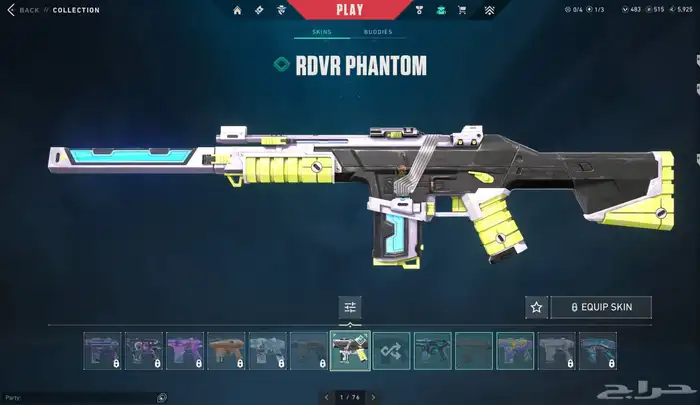Viewport: 700px width, 405px height.
Task: Open the skin filter sliders button
Action: coord(350,307)
